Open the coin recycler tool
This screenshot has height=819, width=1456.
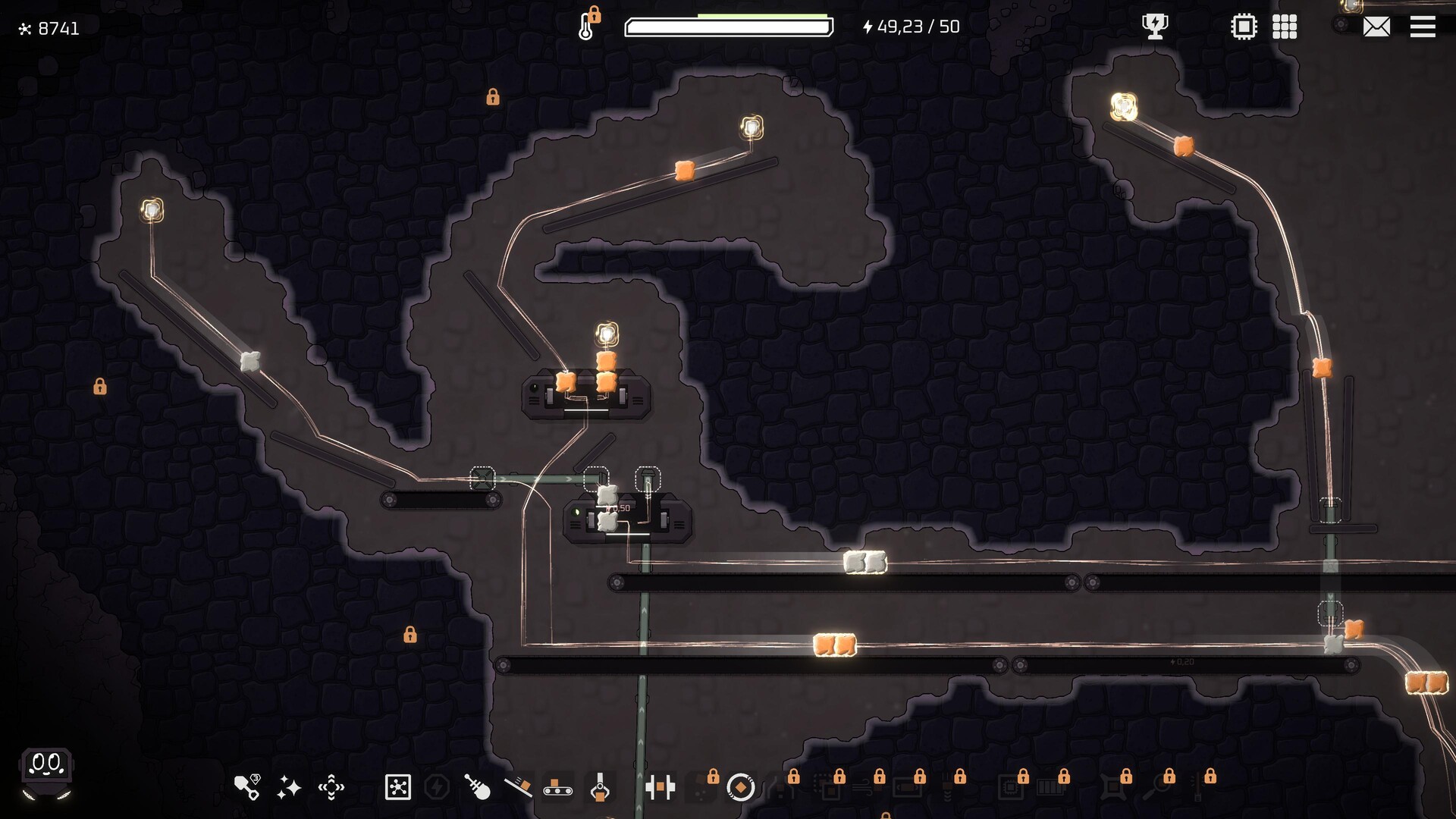[x=741, y=786]
